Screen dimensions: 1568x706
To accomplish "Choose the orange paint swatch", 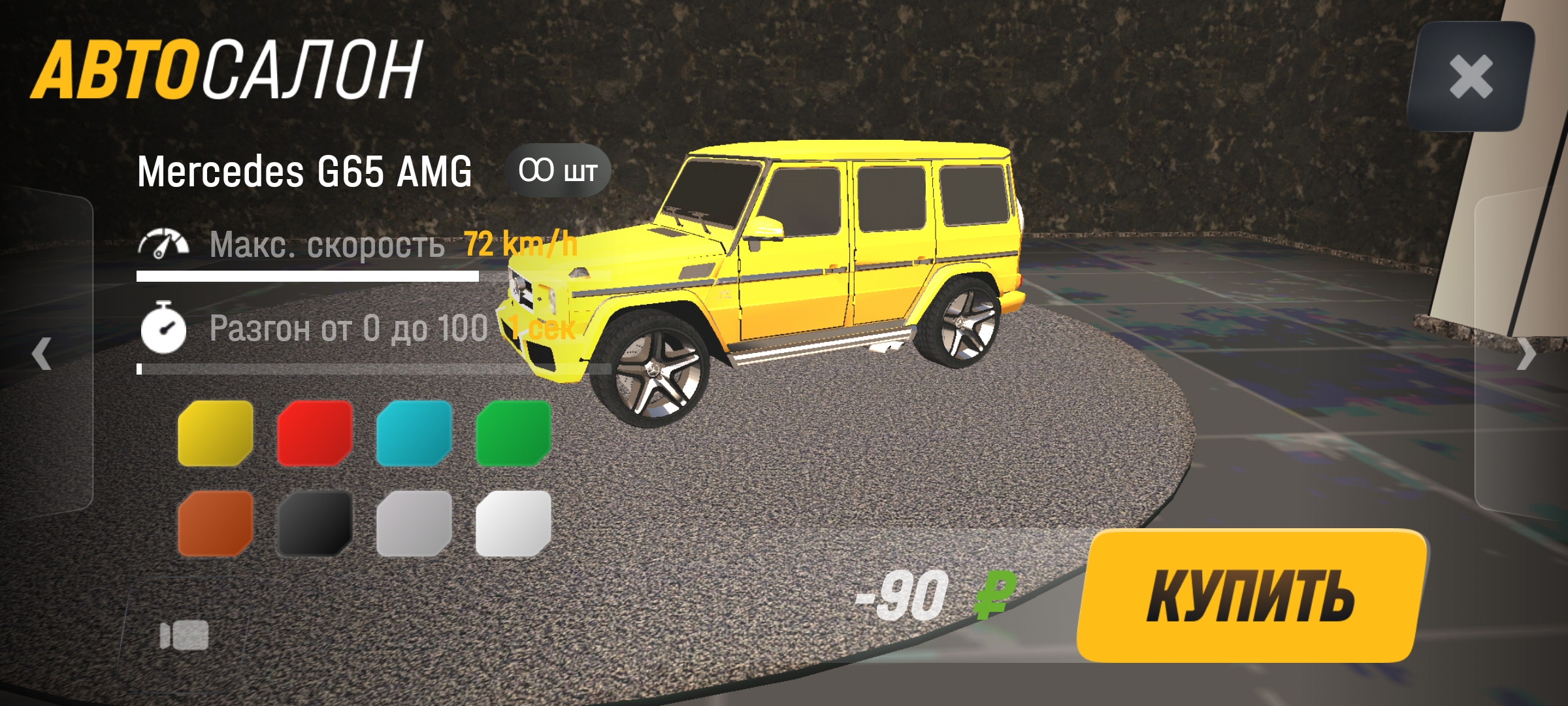I will pyautogui.click(x=216, y=524).
